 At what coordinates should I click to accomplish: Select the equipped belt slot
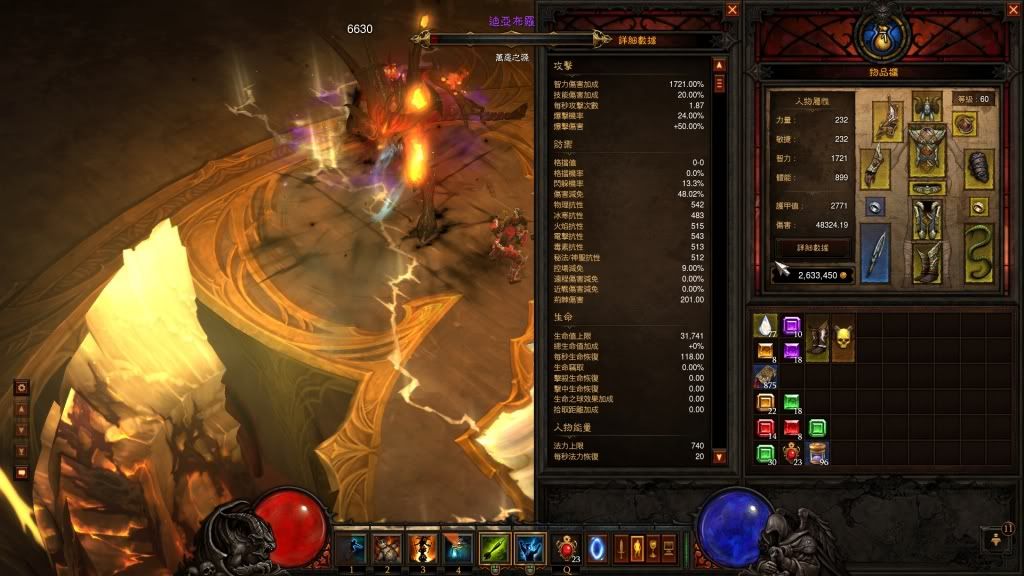927,188
